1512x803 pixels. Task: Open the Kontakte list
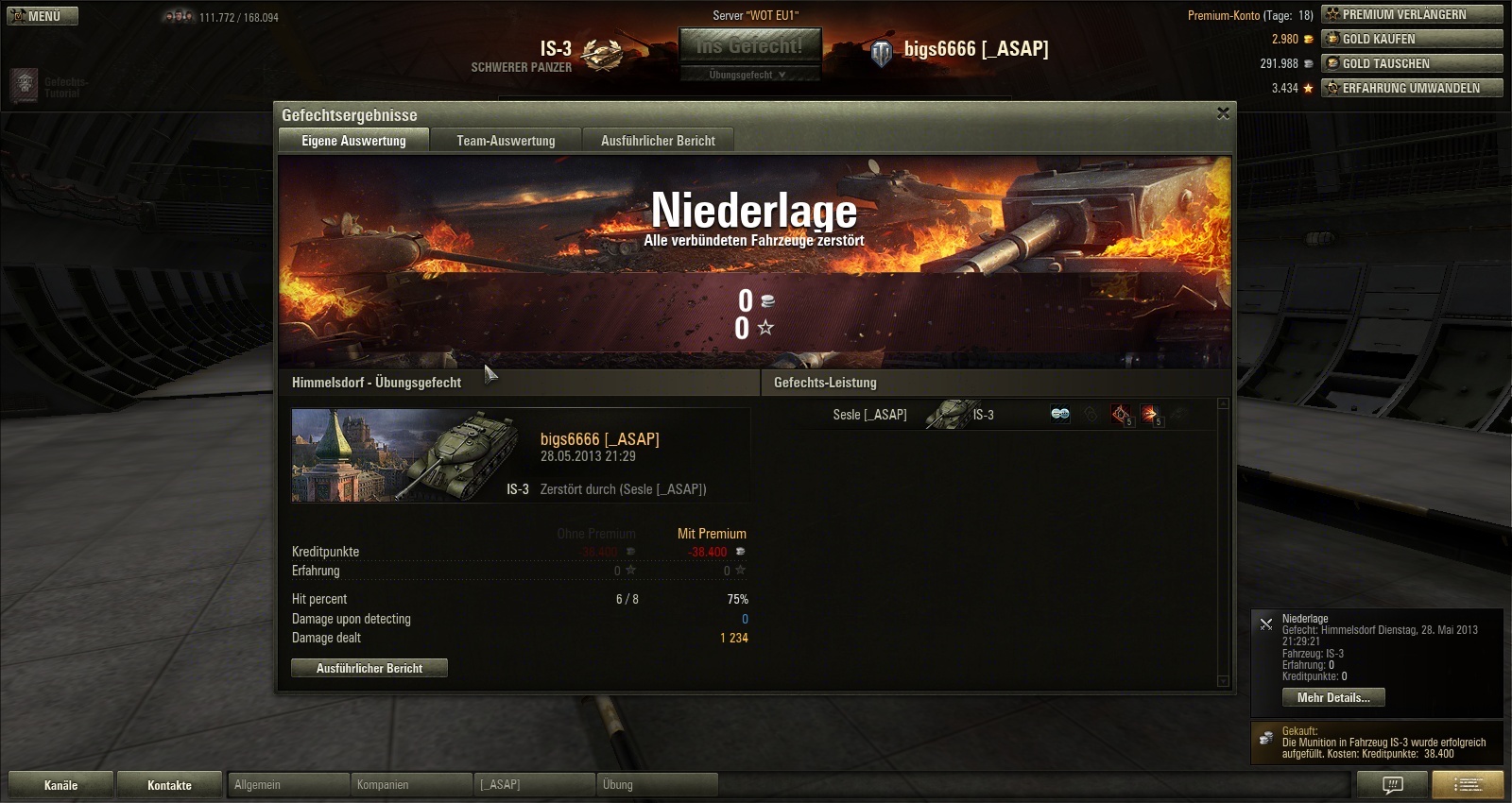(x=169, y=785)
